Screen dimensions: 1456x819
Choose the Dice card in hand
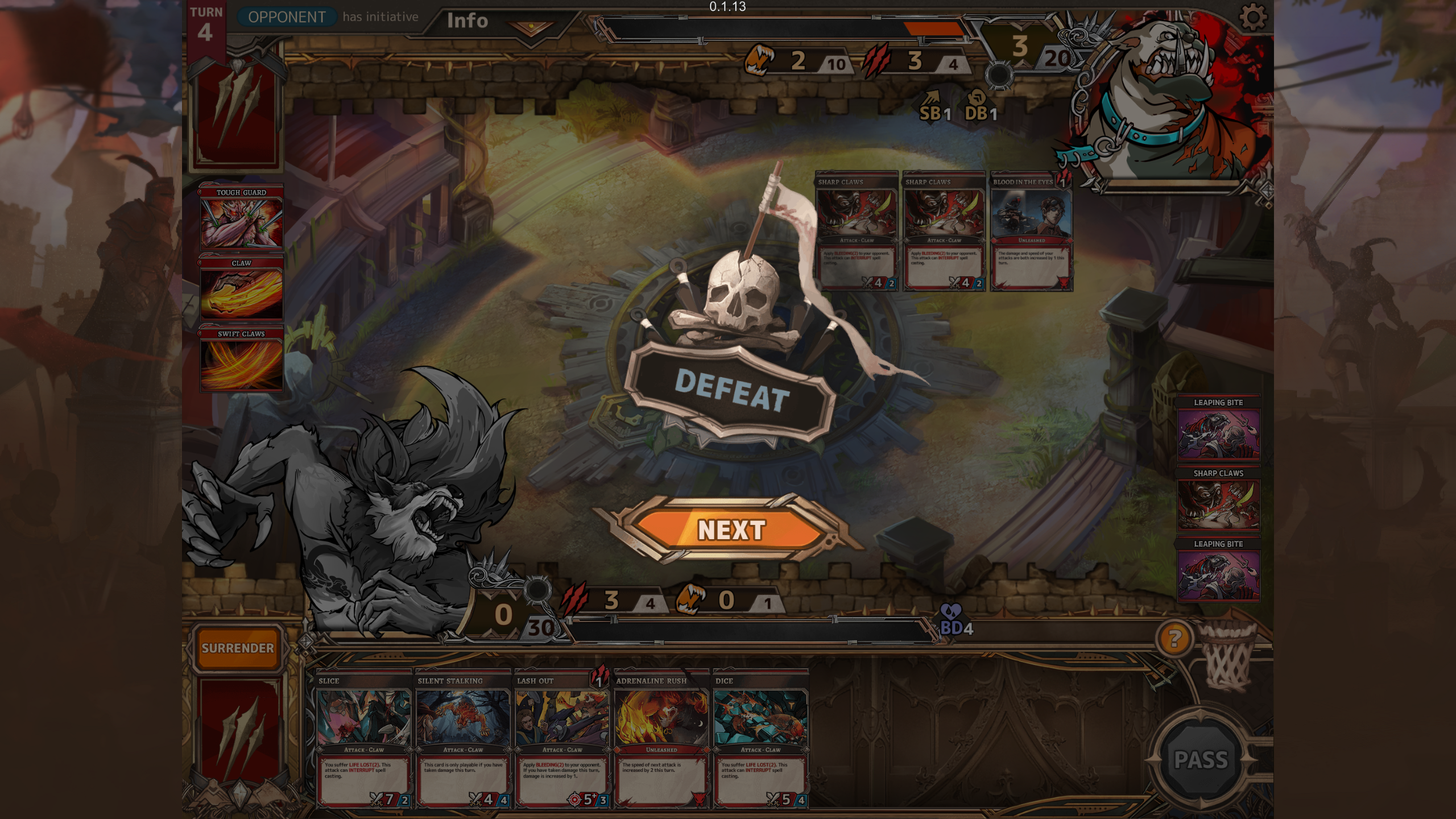[x=760, y=738]
